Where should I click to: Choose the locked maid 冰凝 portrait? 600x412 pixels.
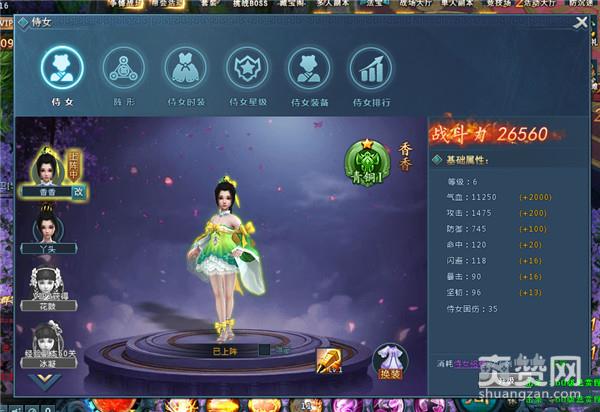(x=46, y=340)
